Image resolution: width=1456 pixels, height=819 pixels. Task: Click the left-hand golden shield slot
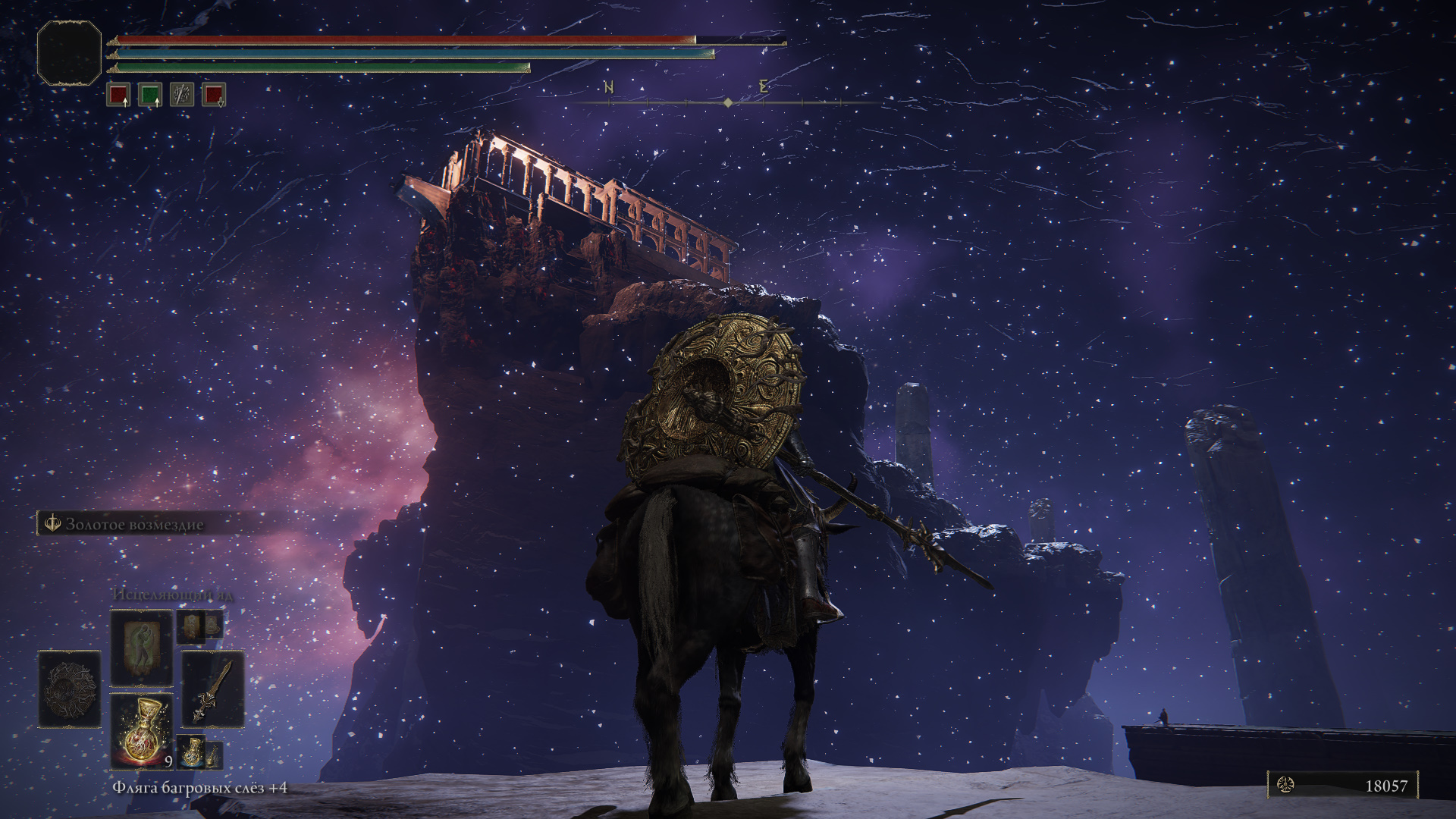pos(70,689)
